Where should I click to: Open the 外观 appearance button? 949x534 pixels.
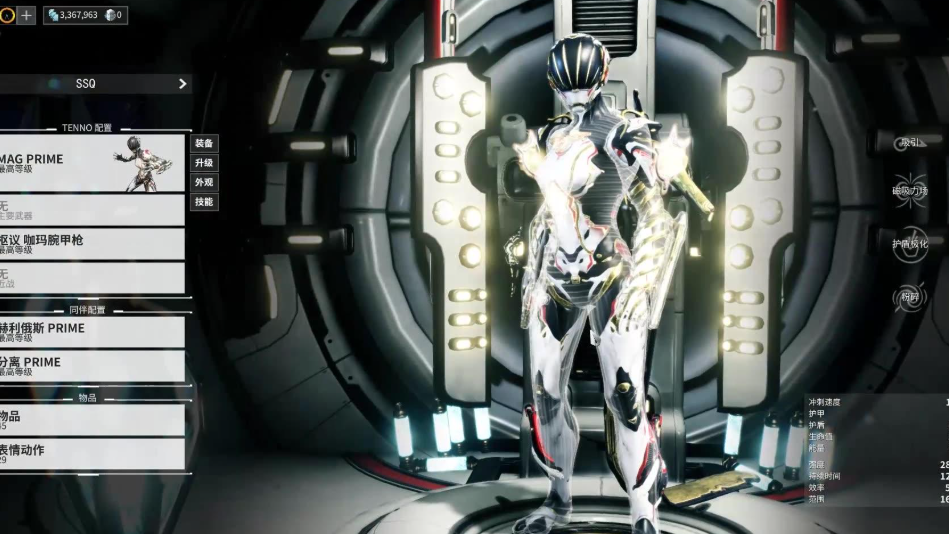tap(203, 182)
